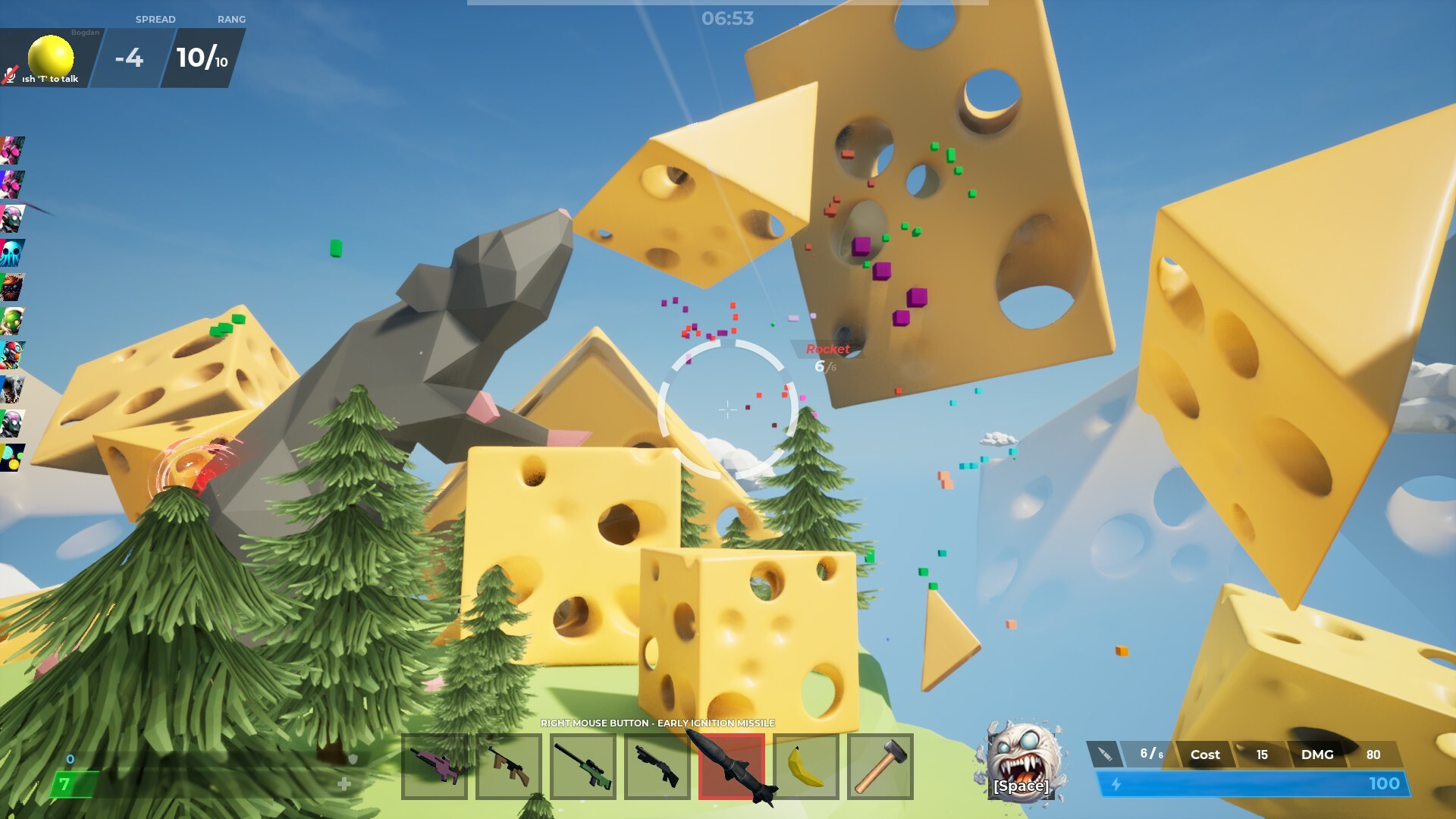Toggle the muted microphone icon
Screen dimensions: 1456x819
point(9,76)
